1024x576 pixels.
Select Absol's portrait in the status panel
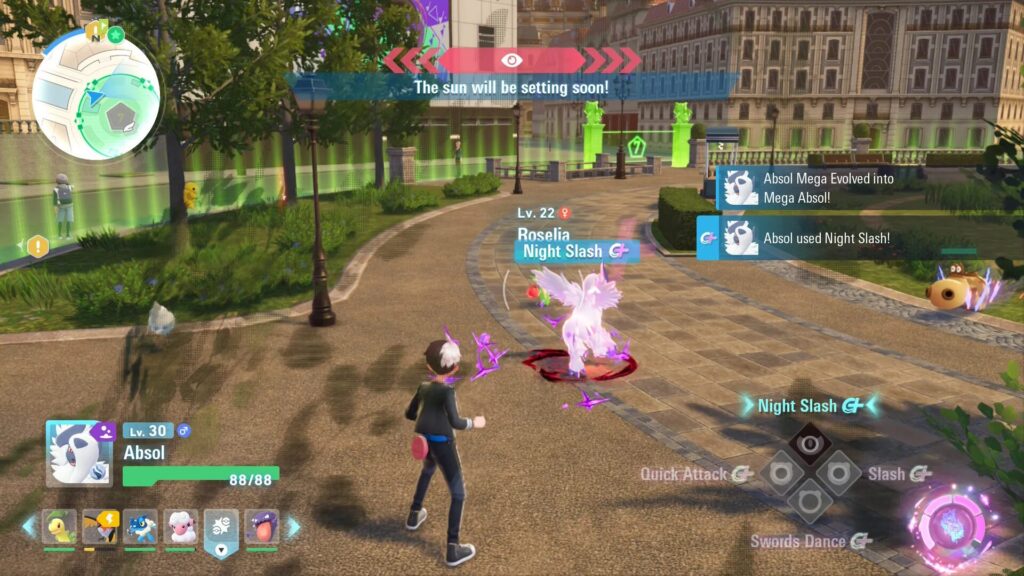pos(80,453)
